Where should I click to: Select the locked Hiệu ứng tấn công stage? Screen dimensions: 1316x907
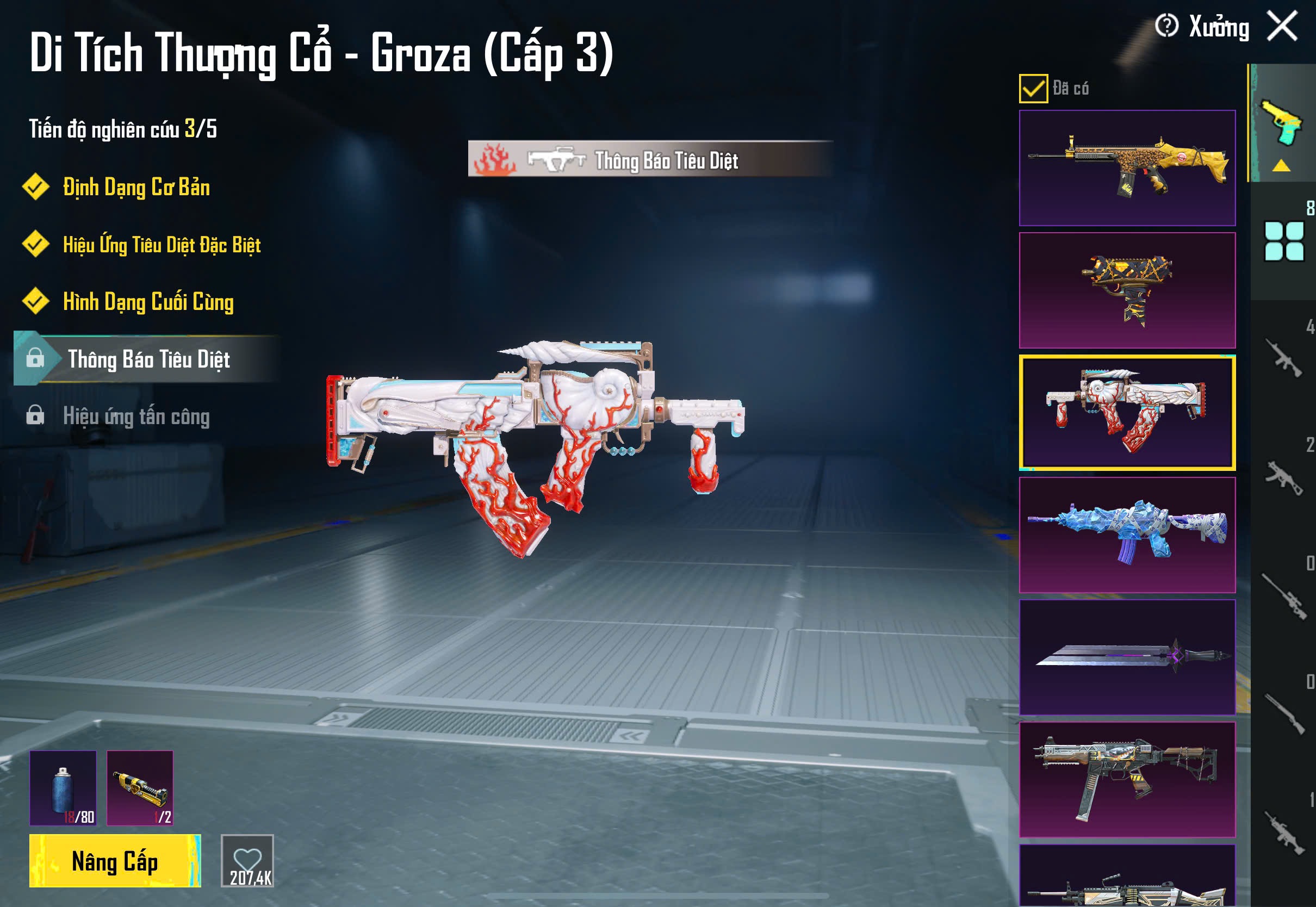(x=136, y=417)
